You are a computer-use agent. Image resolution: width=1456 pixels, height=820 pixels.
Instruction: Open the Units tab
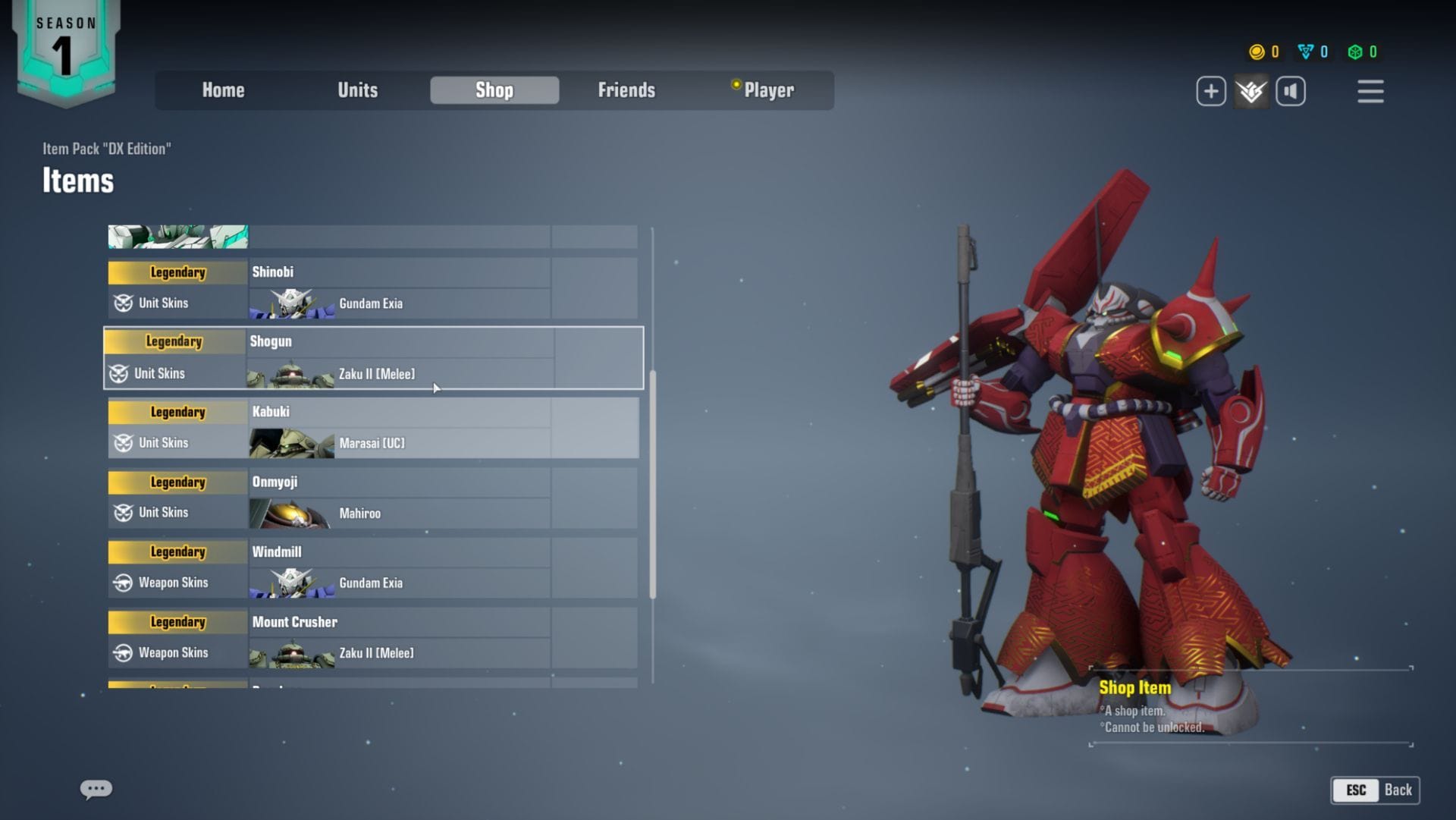(x=357, y=90)
